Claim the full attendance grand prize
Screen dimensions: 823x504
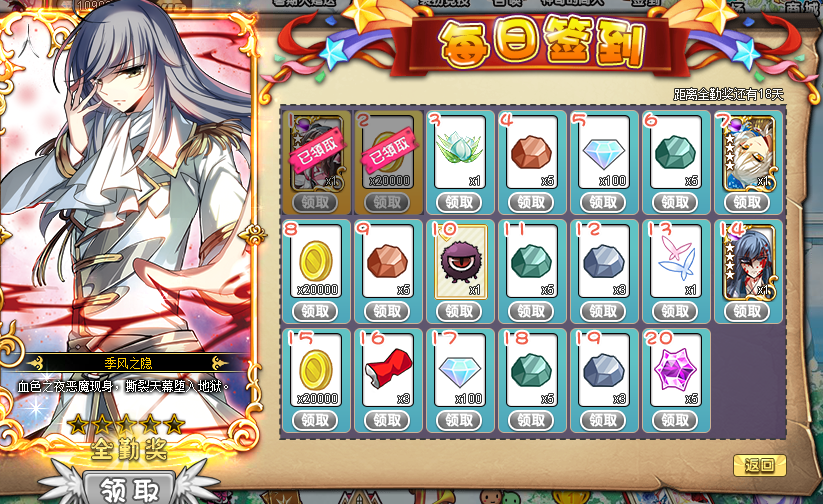pyautogui.click(x=128, y=488)
